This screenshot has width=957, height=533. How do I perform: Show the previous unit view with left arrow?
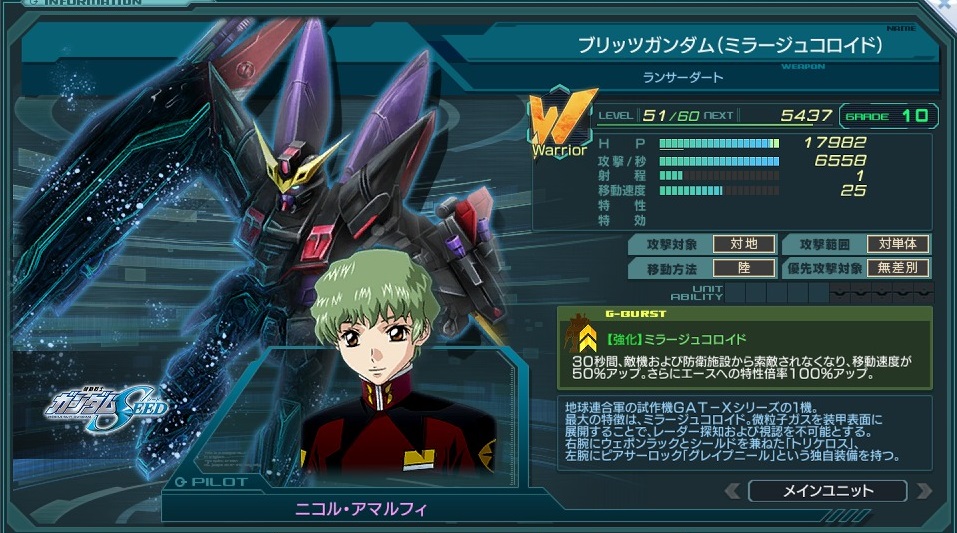(733, 491)
